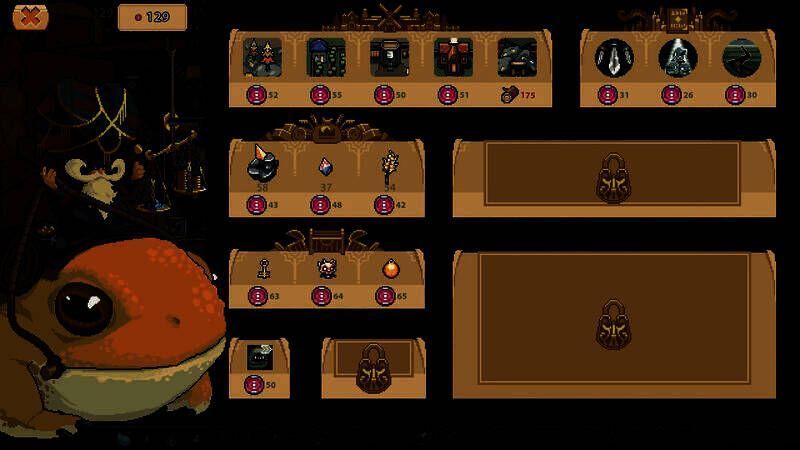The image size is (800, 450).
Task: Close the shop with the red X
Action: (x=31, y=16)
